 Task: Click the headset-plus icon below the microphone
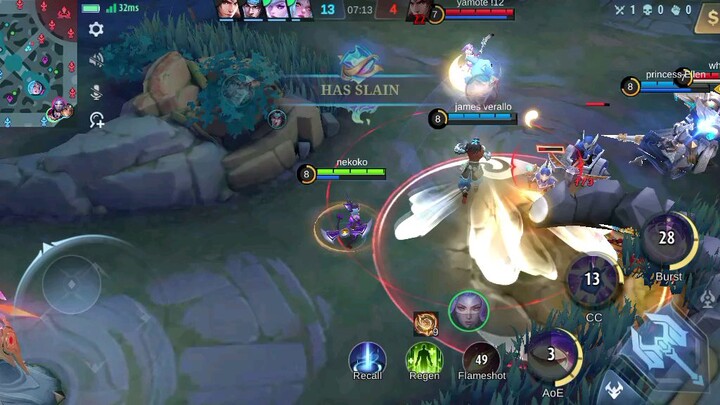96,120
